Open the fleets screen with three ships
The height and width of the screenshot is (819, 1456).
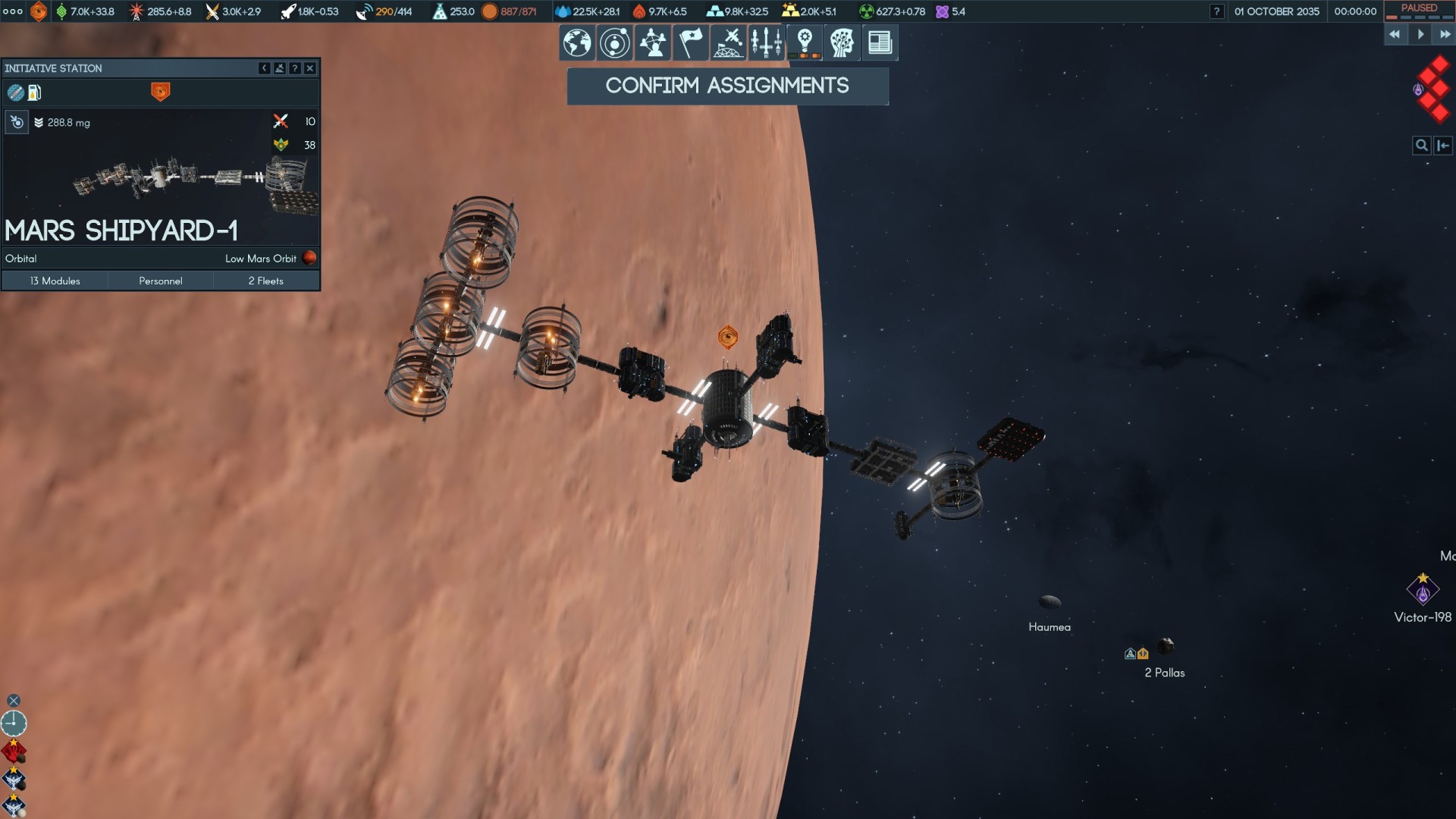[x=766, y=42]
